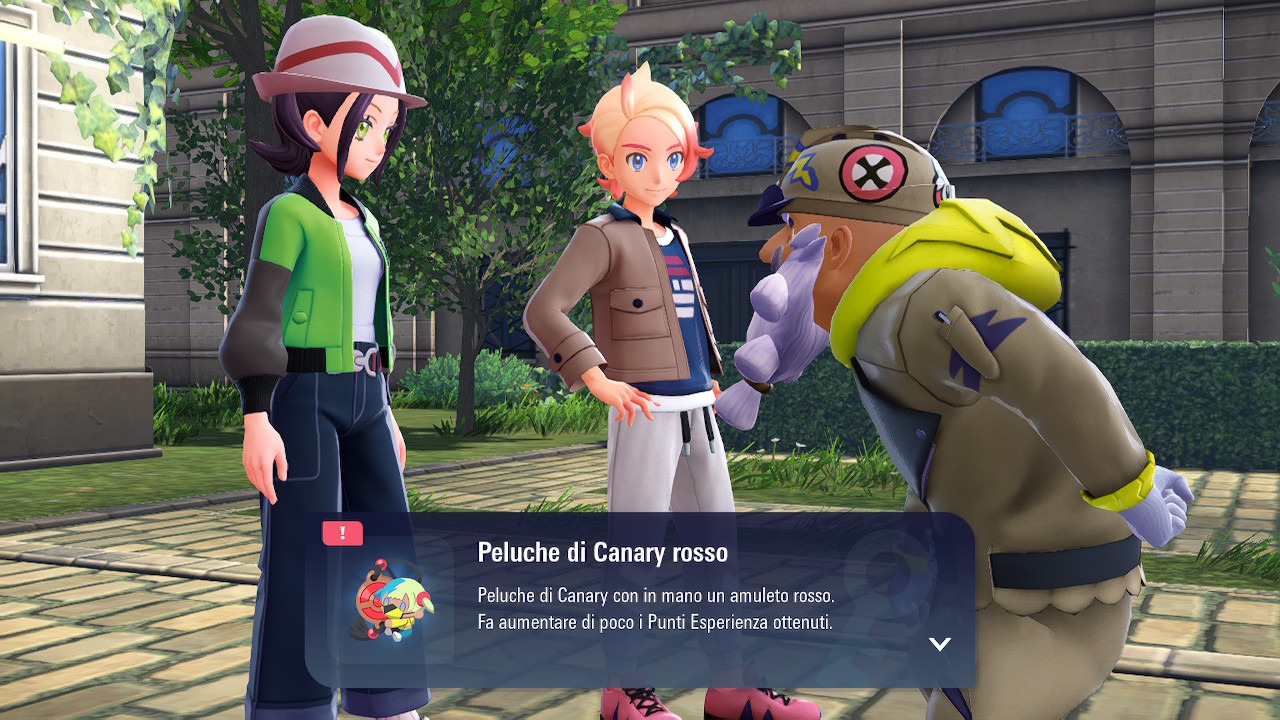The height and width of the screenshot is (720, 1280).
Task: Select the Peluche di Canary rosso item icon
Action: (x=390, y=600)
